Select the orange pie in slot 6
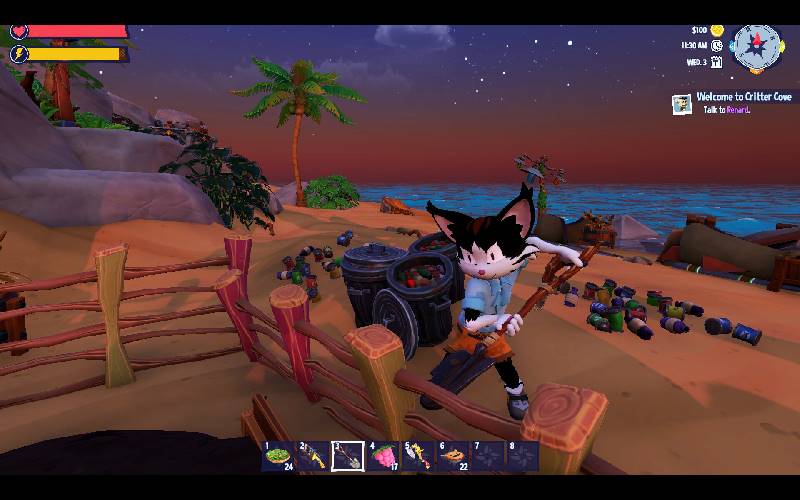 [x=453, y=457]
